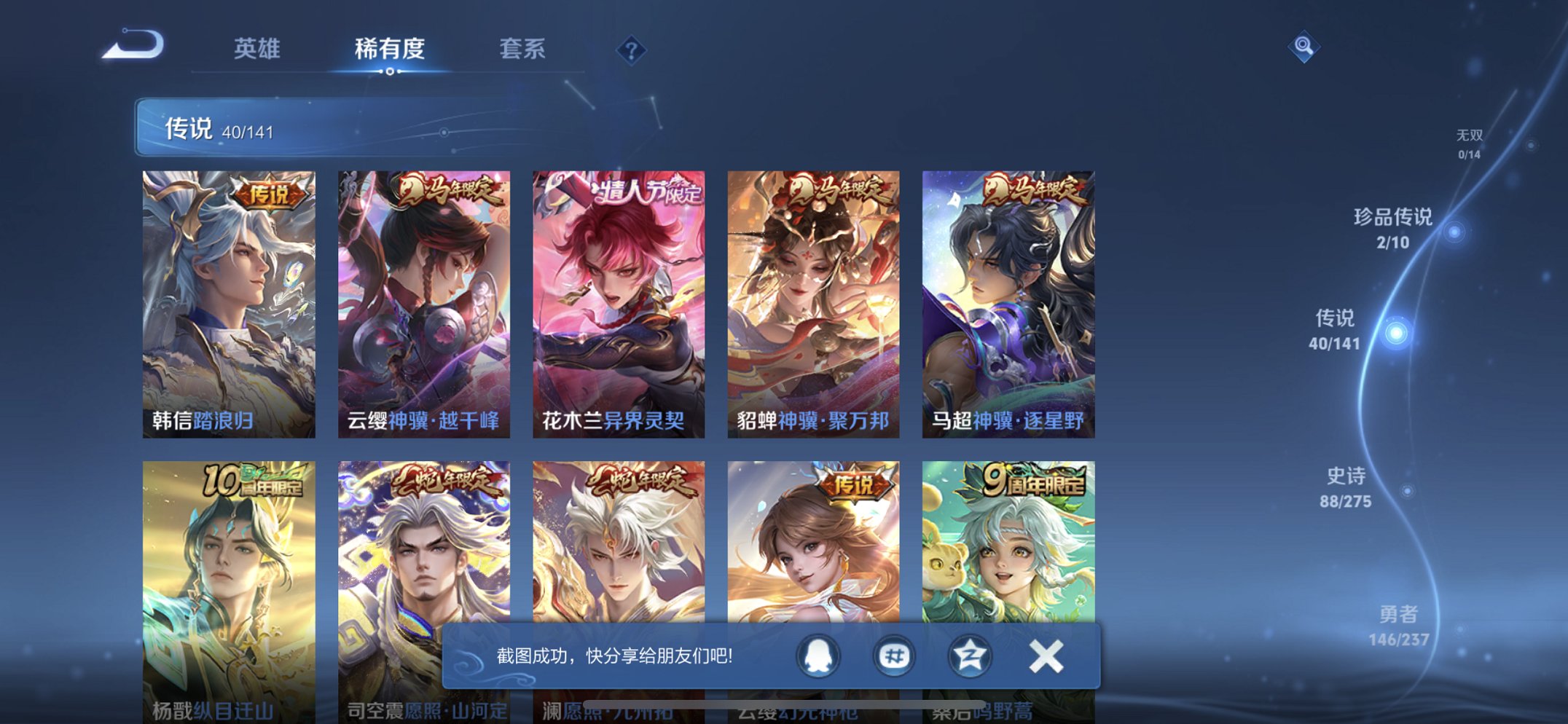
Task: Tap the question mark help icon
Action: (x=632, y=49)
